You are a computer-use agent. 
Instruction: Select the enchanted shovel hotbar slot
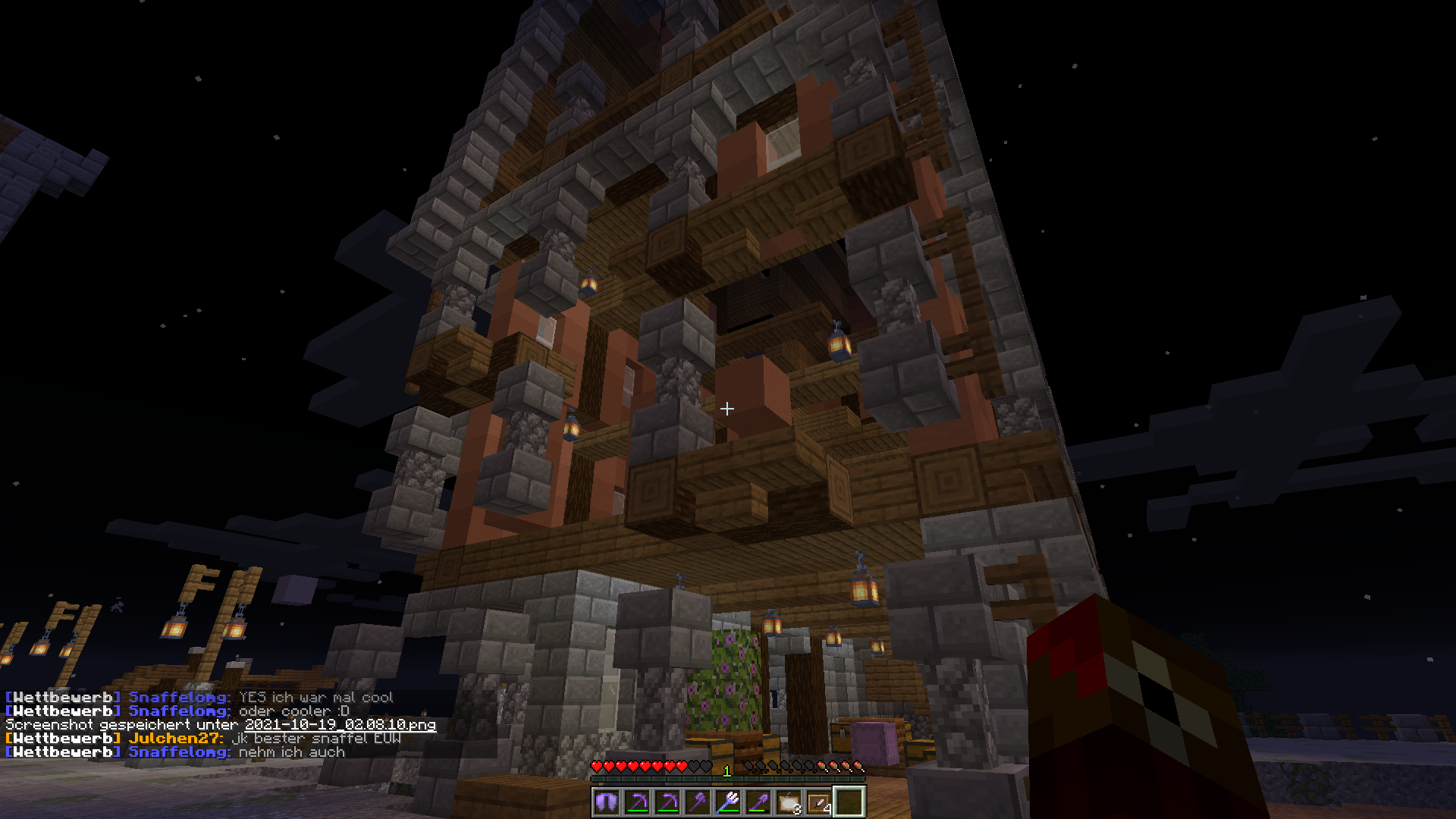tap(758, 802)
